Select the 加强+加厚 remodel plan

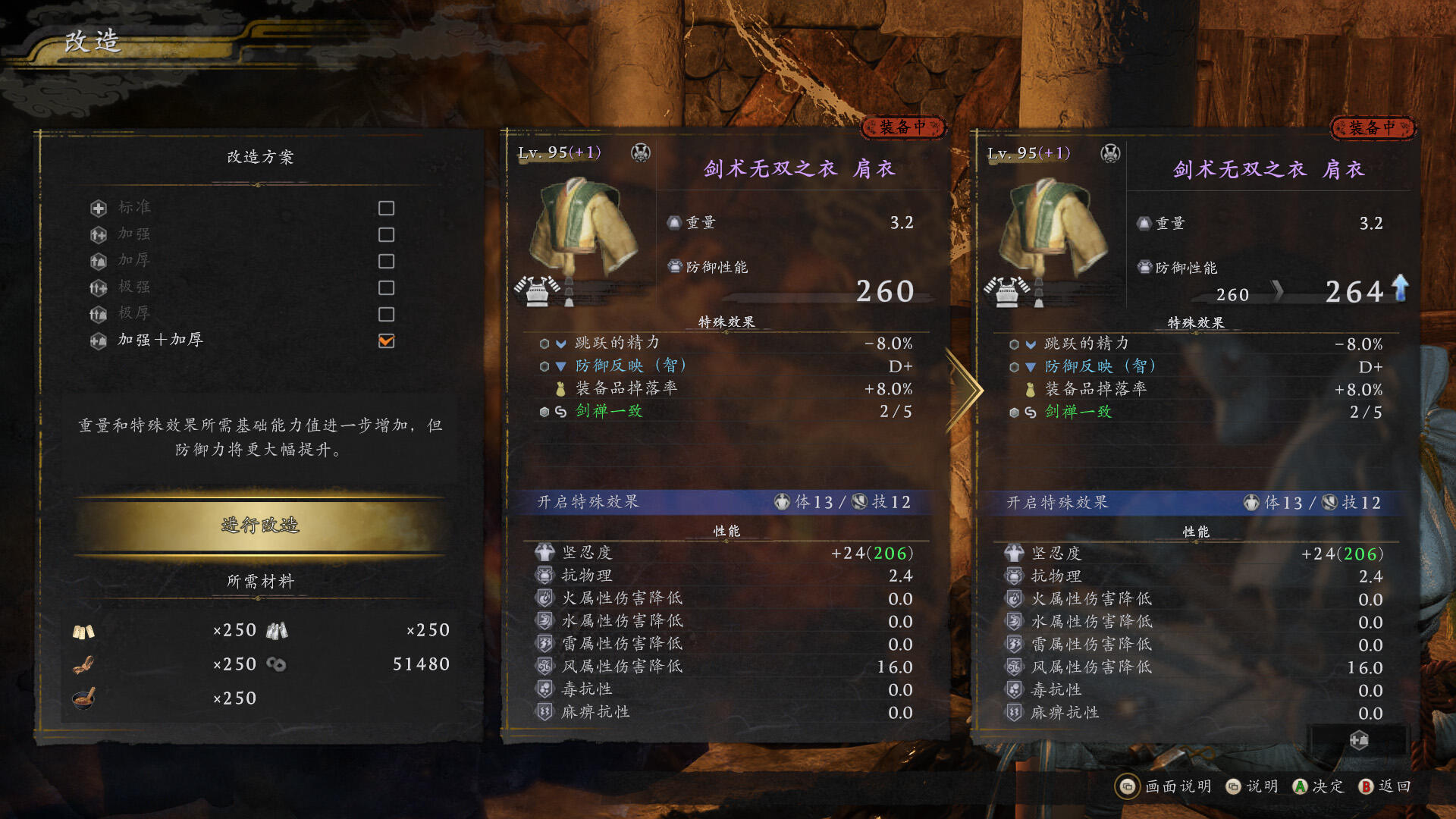(x=160, y=340)
